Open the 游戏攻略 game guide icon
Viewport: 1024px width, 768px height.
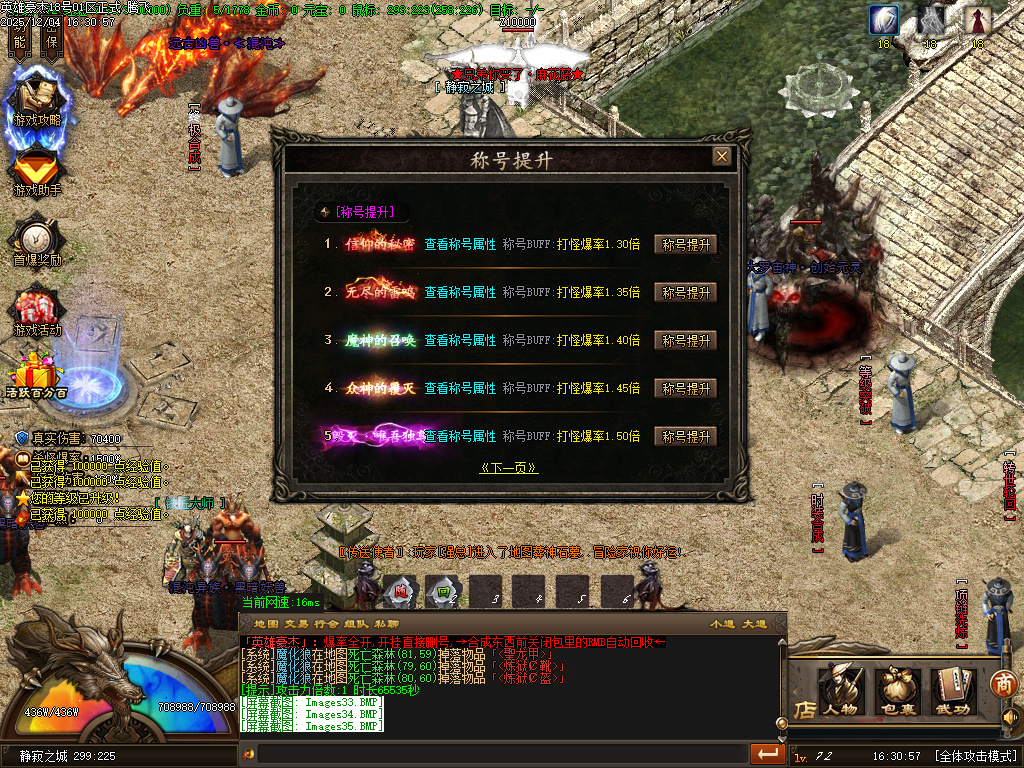point(37,102)
